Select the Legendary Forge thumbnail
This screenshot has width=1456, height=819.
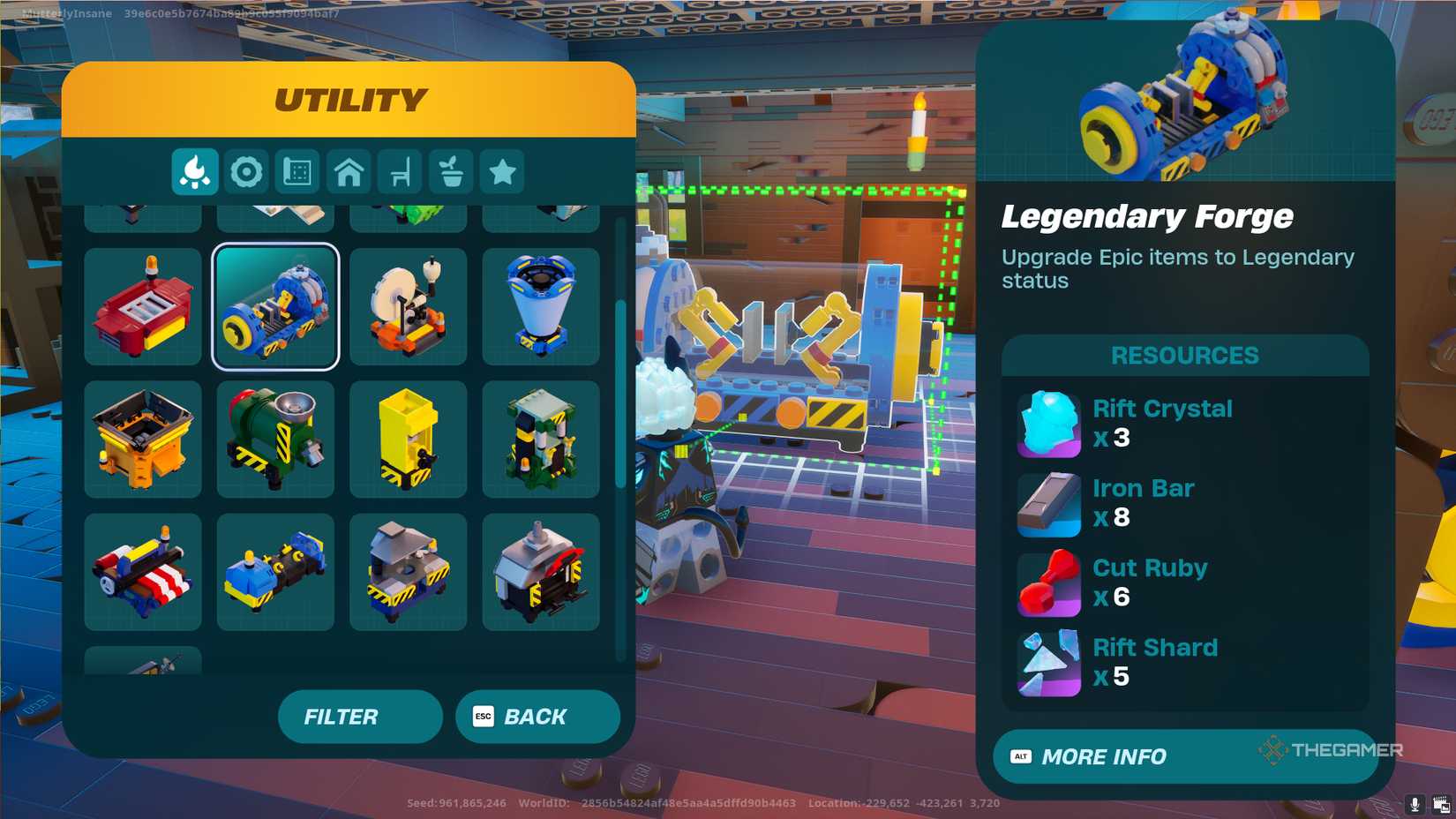pos(275,306)
